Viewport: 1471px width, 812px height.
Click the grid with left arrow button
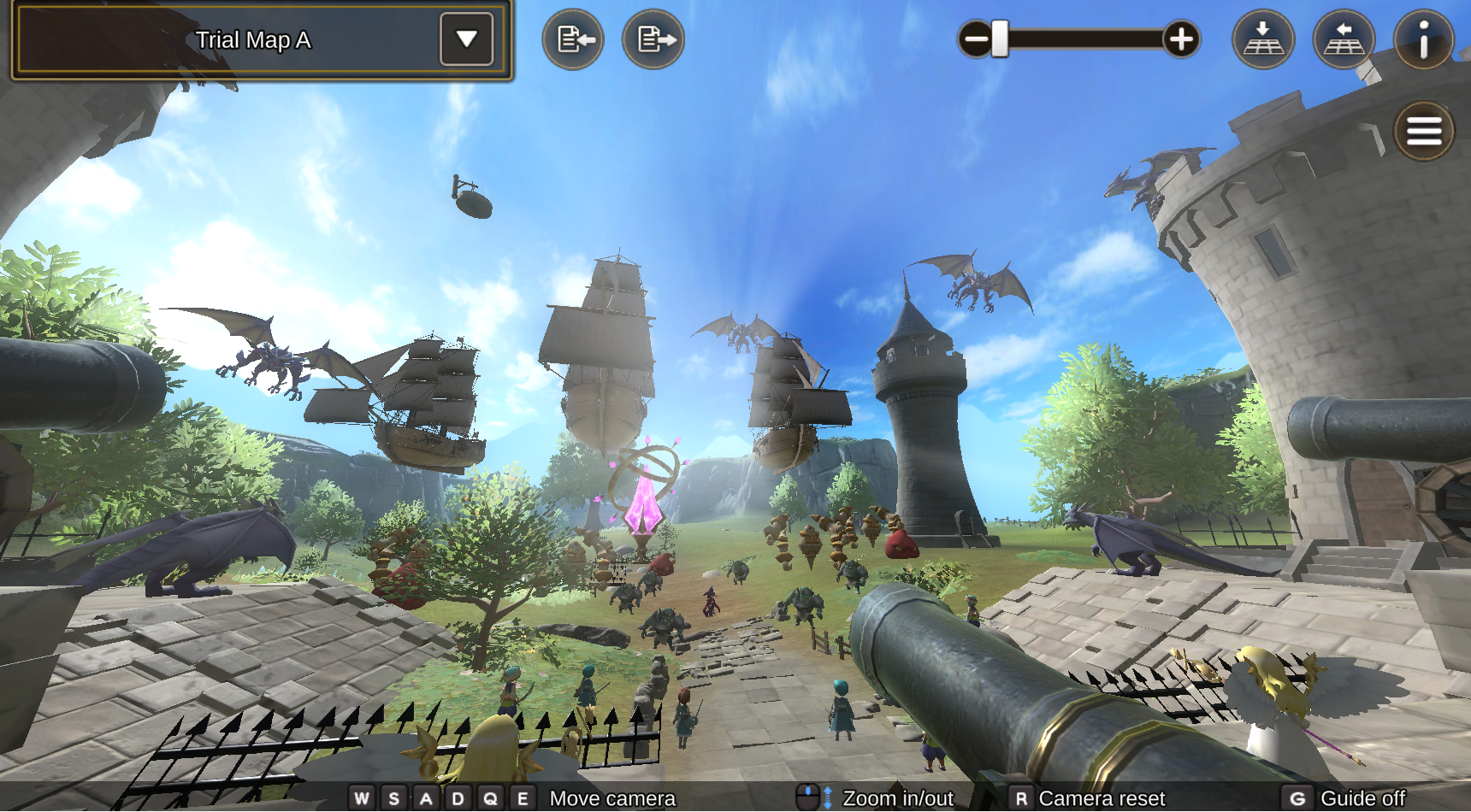point(1344,39)
